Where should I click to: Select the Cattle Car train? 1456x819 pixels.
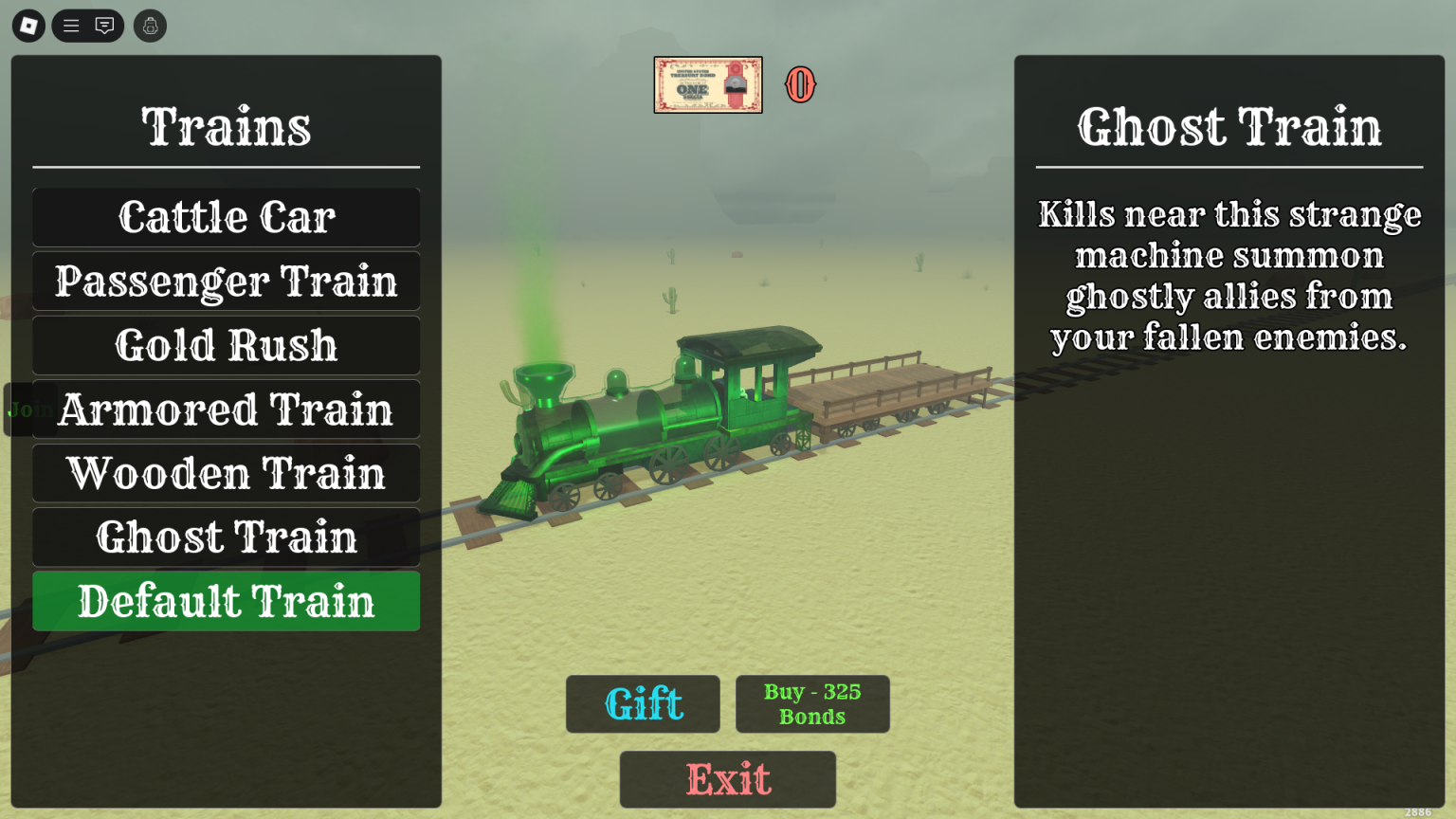point(226,216)
